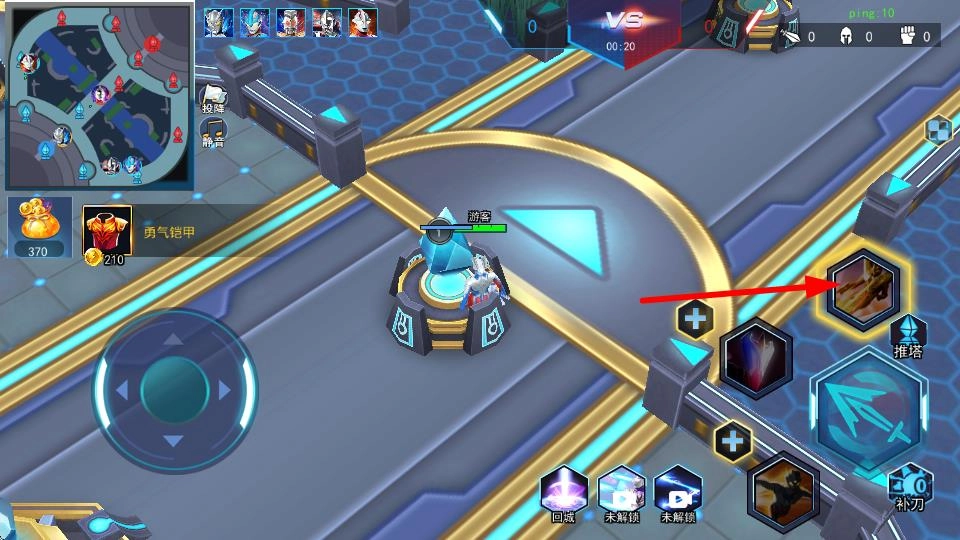Open the battlefield minimap
960x540 pixels.
point(100,95)
